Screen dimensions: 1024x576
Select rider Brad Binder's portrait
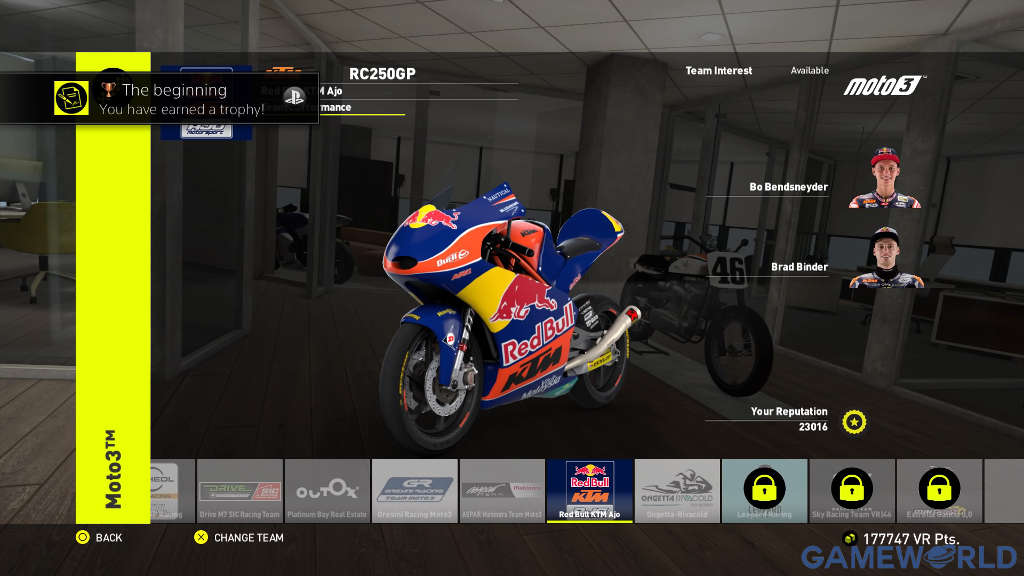click(885, 259)
